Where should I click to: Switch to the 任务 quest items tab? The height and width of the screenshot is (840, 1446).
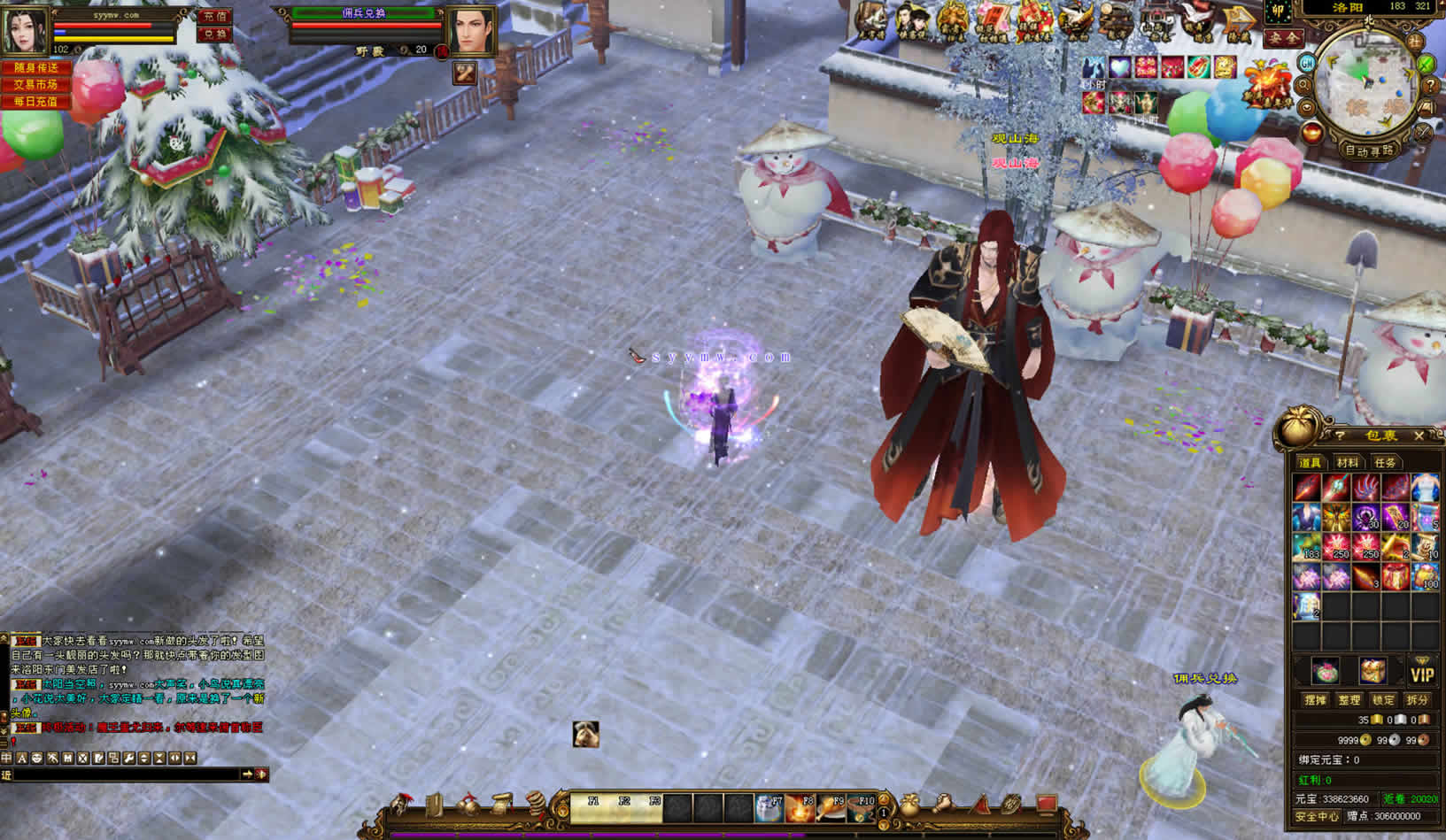point(1385,463)
